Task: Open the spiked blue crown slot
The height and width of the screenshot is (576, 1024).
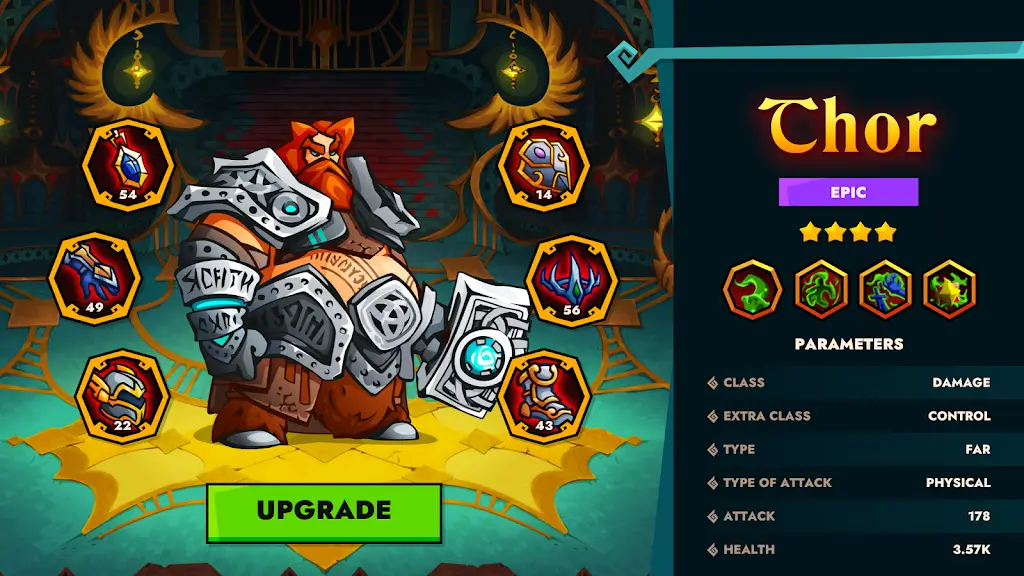Action: coord(571,281)
